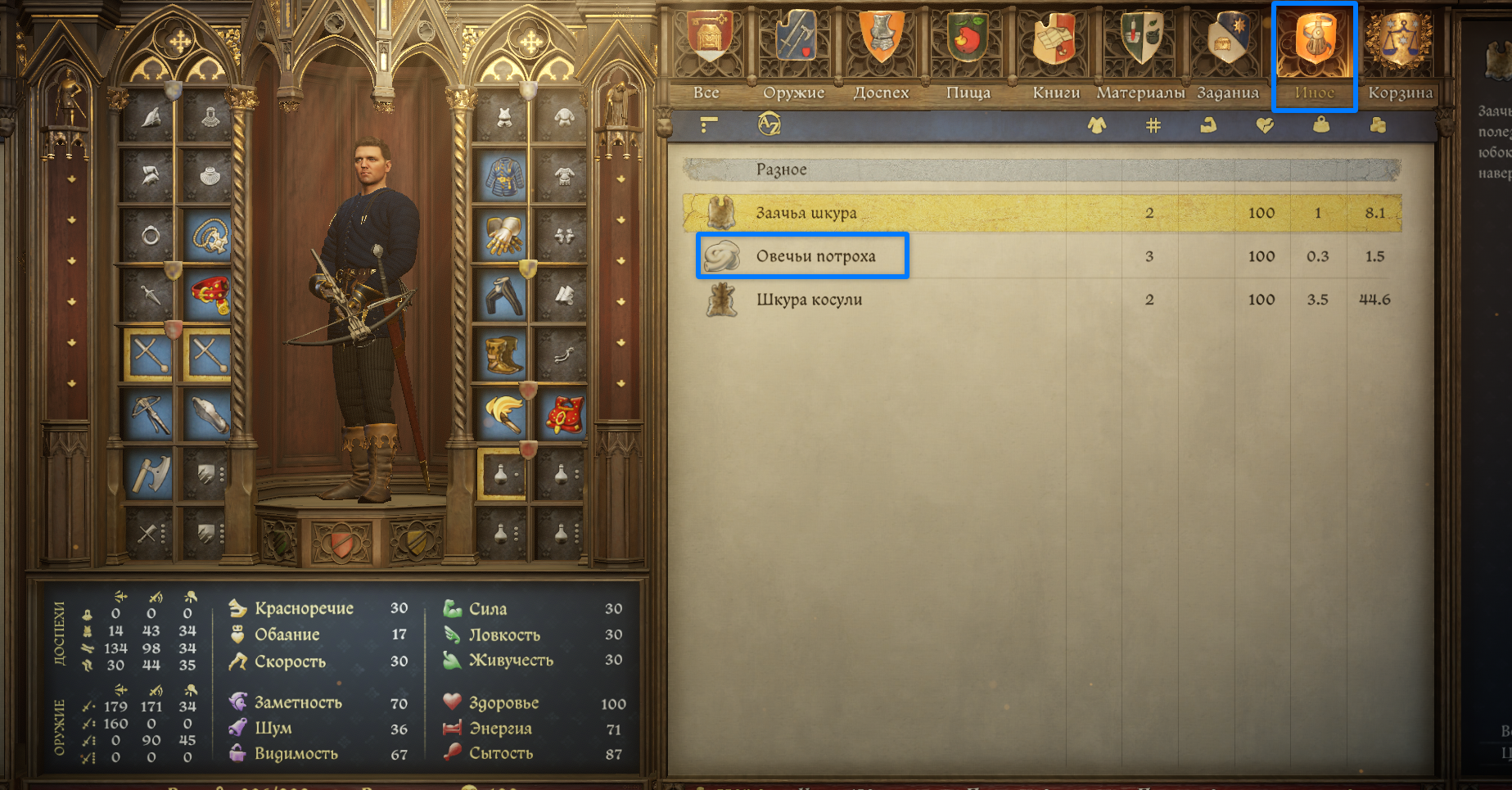This screenshot has width=1512, height=790.
Task: Select the Шкура косули row
Action: pos(809,300)
